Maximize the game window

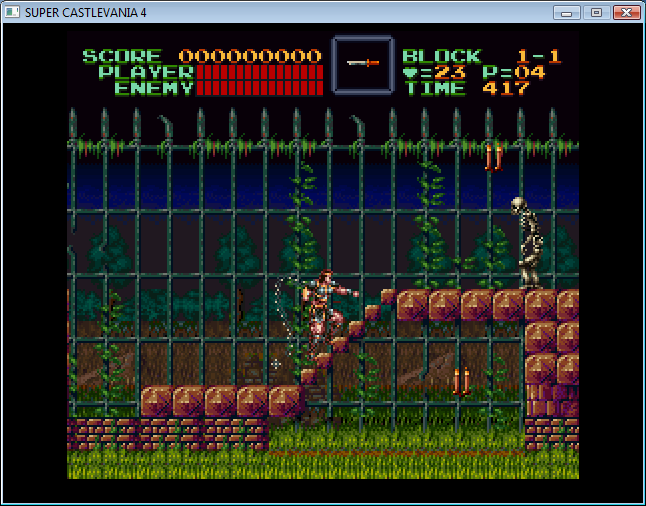(x=596, y=12)
